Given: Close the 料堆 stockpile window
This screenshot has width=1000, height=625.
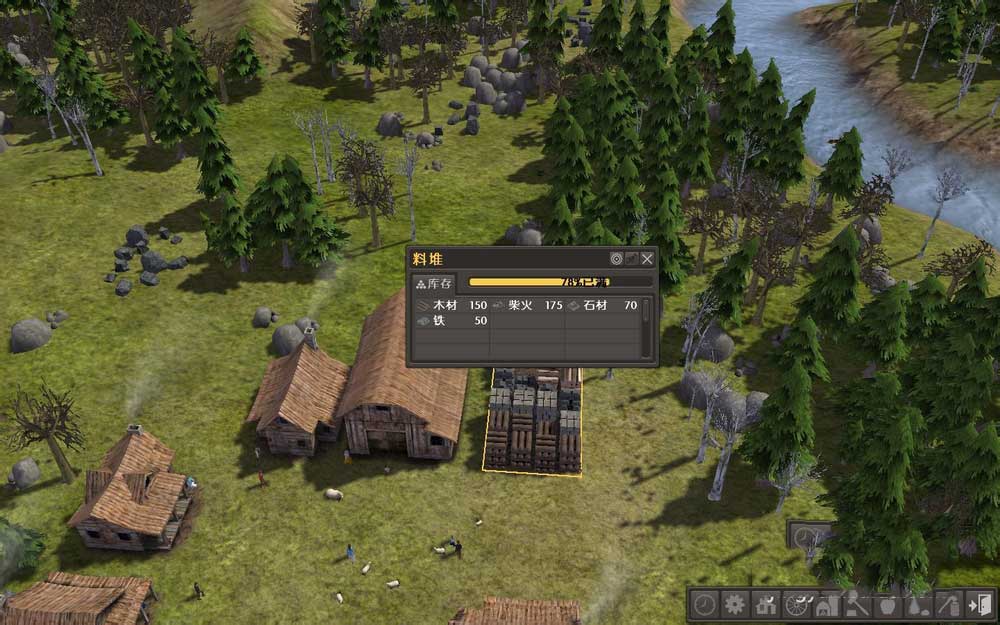Looking at the screenshot, I should point(647,258).
